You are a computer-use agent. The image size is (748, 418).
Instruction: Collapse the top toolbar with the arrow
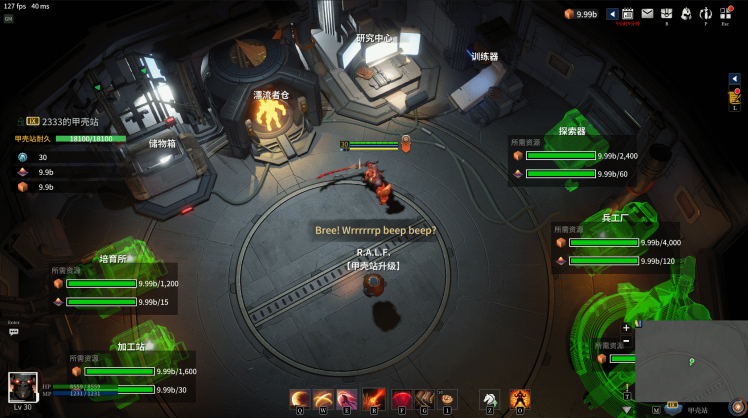[x=612, y=14]
